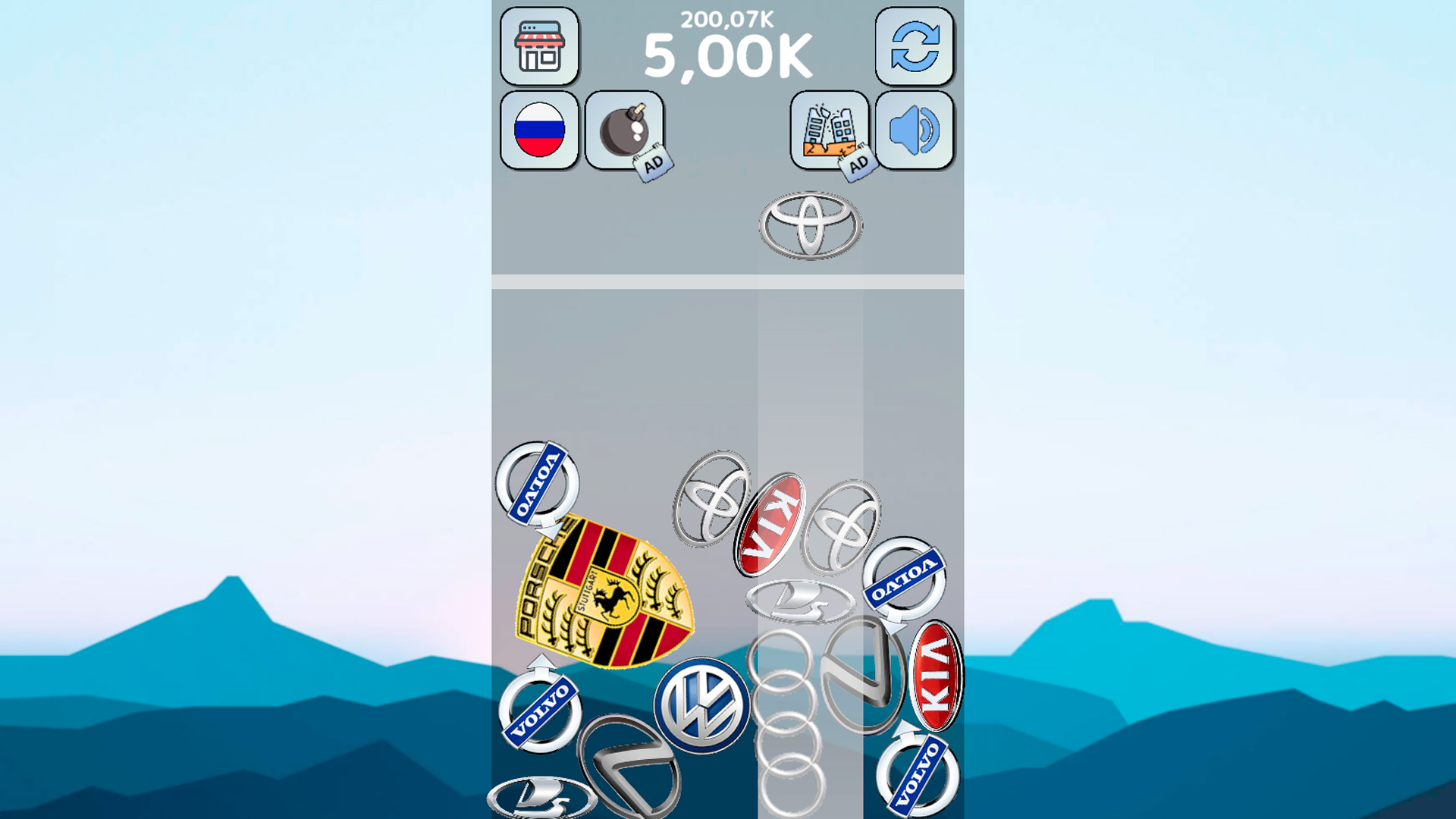
Task: Tap the Toyota logo preview at the top
Action: (x=808, y=225)
